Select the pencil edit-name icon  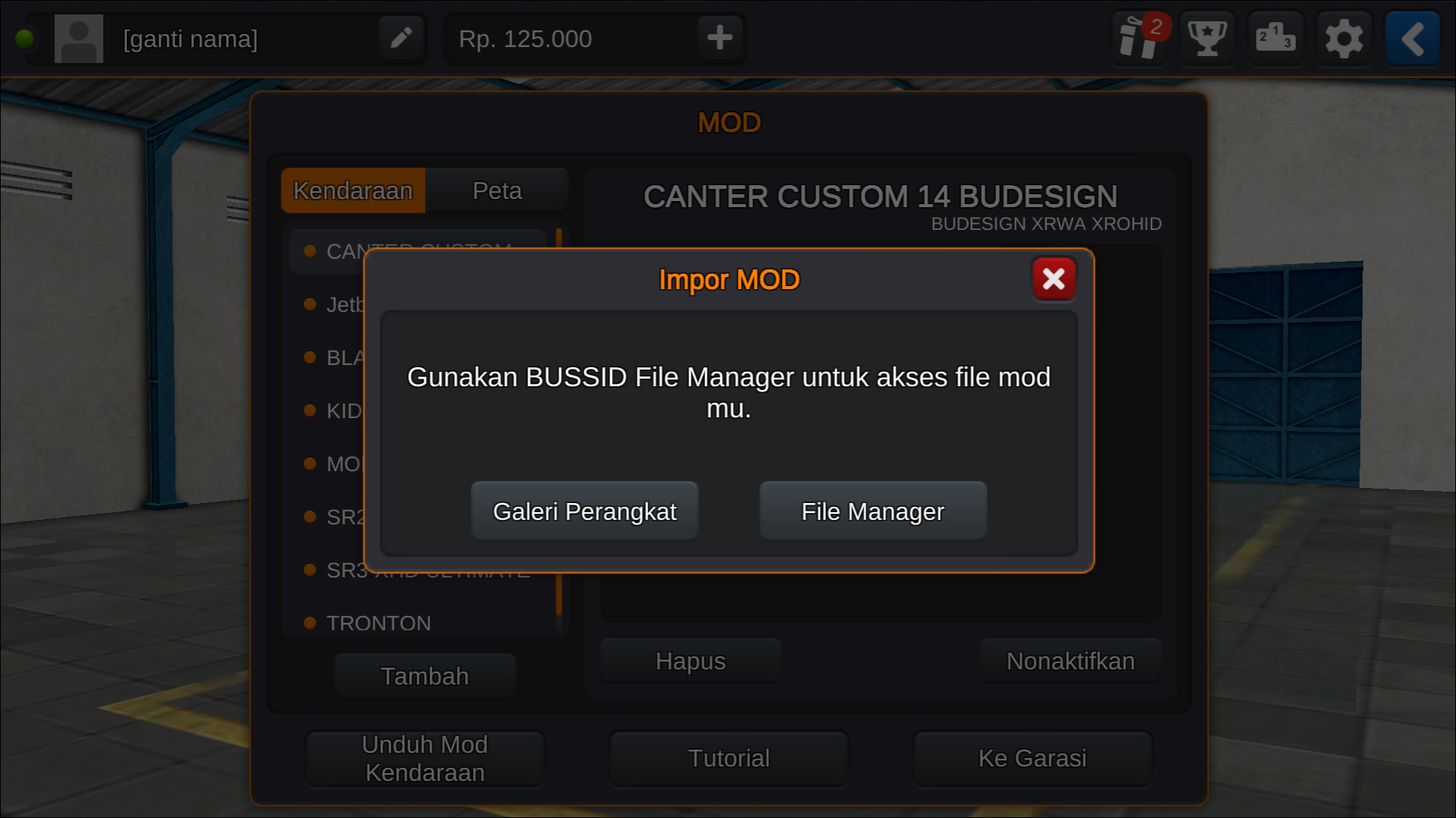(401, 37)
